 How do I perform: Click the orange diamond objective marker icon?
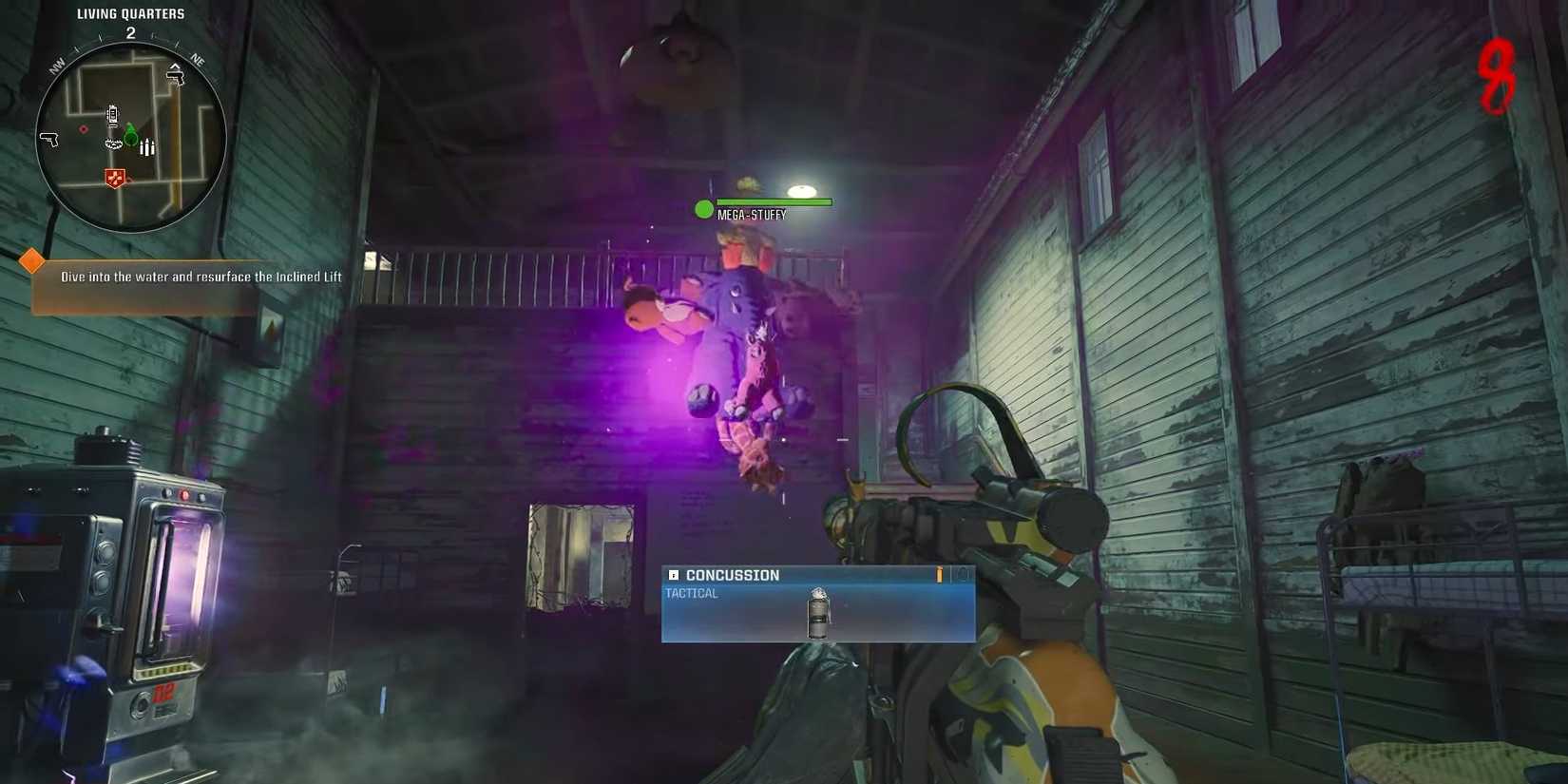31,259
